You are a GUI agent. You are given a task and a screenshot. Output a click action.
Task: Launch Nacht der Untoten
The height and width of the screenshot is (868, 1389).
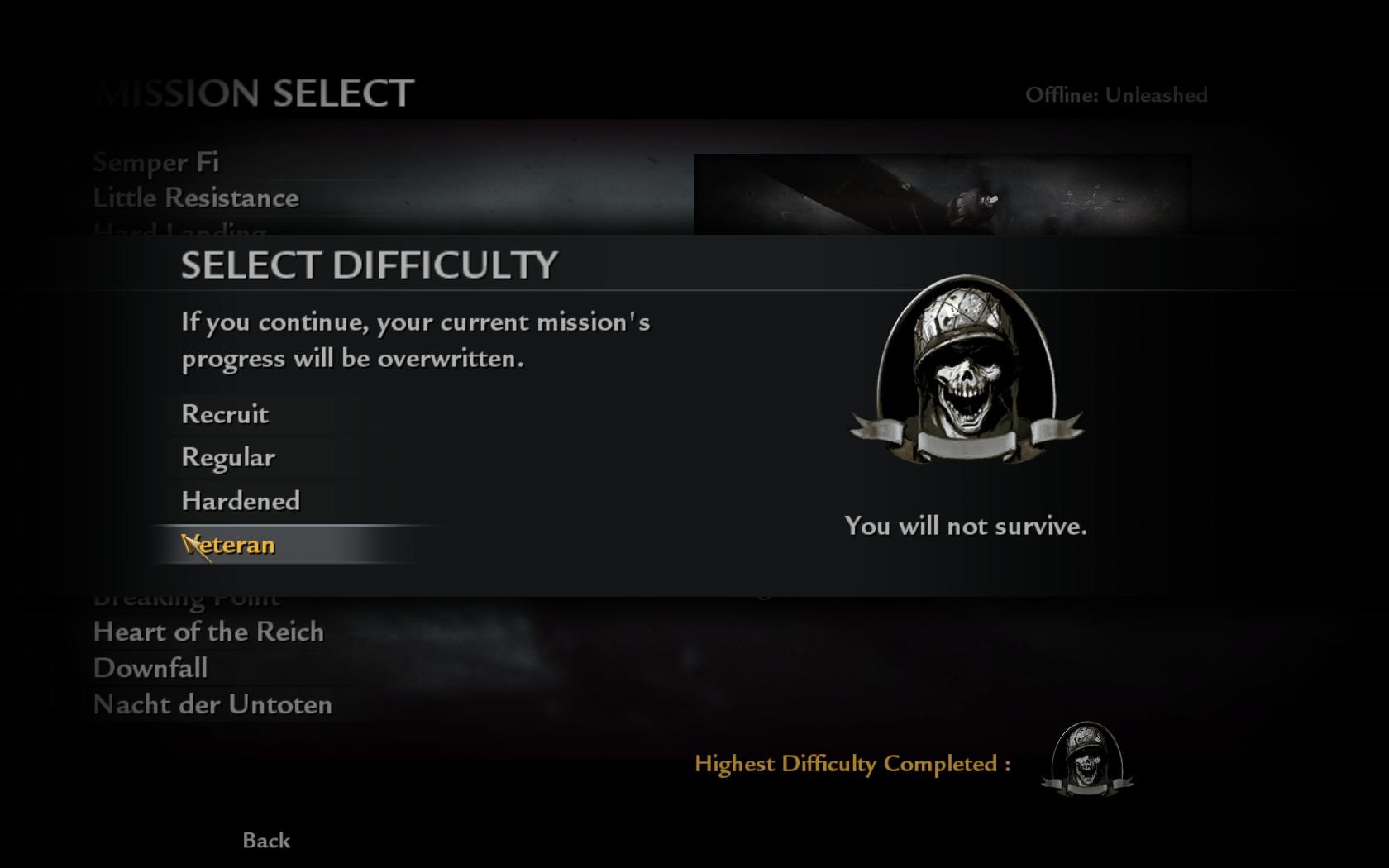[212, 704]
